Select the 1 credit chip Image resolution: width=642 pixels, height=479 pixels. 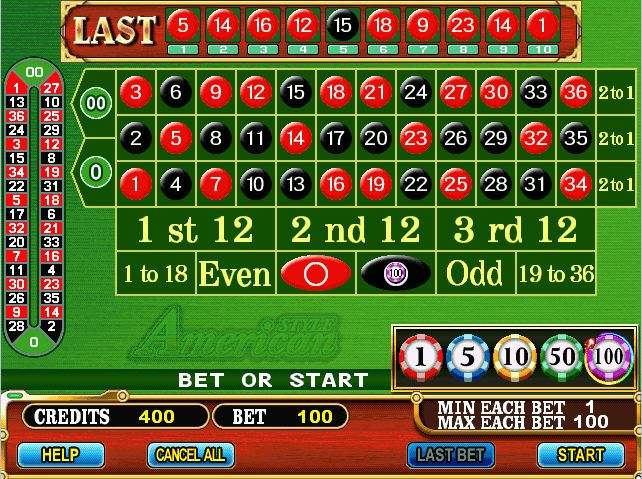coord(419,357)
